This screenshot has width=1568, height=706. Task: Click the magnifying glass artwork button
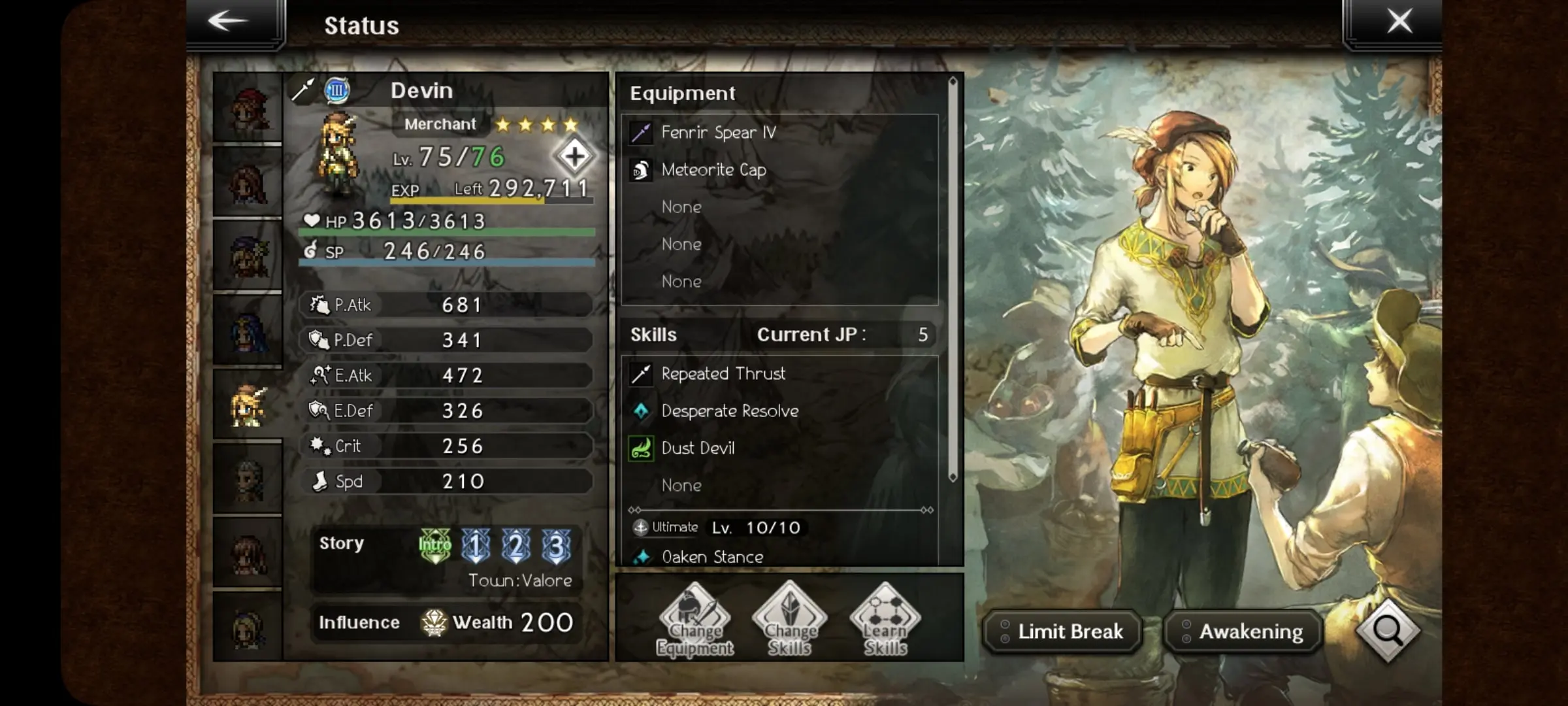(1388, 630)
